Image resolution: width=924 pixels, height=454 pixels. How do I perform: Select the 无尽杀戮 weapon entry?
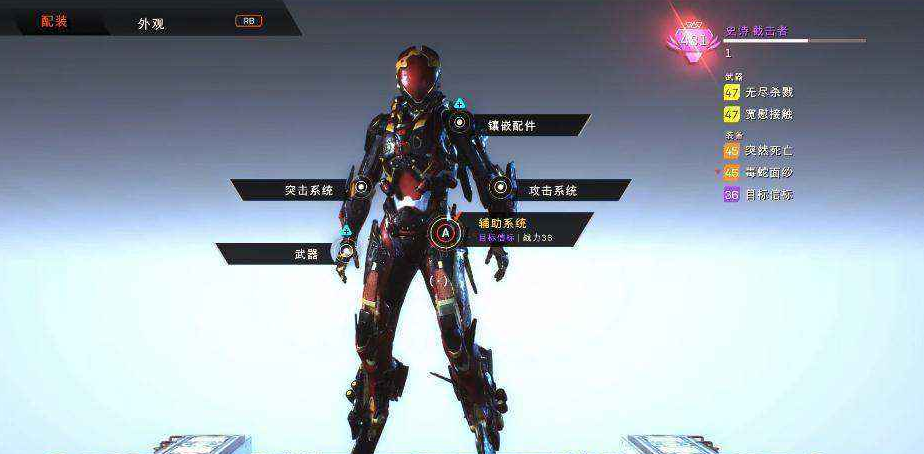(x=768, y=92)
